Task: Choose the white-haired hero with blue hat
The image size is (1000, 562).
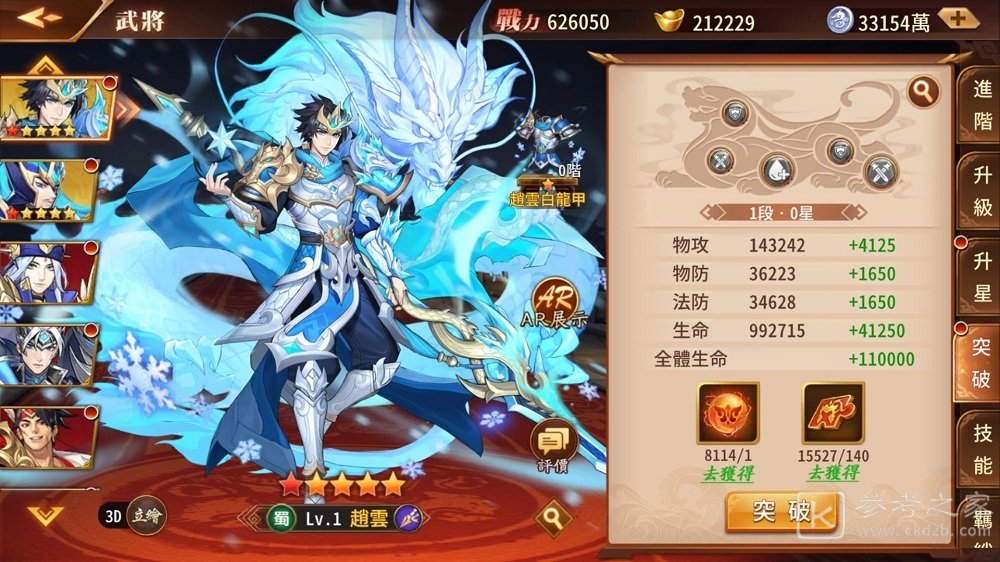Action: pos(48,272)
